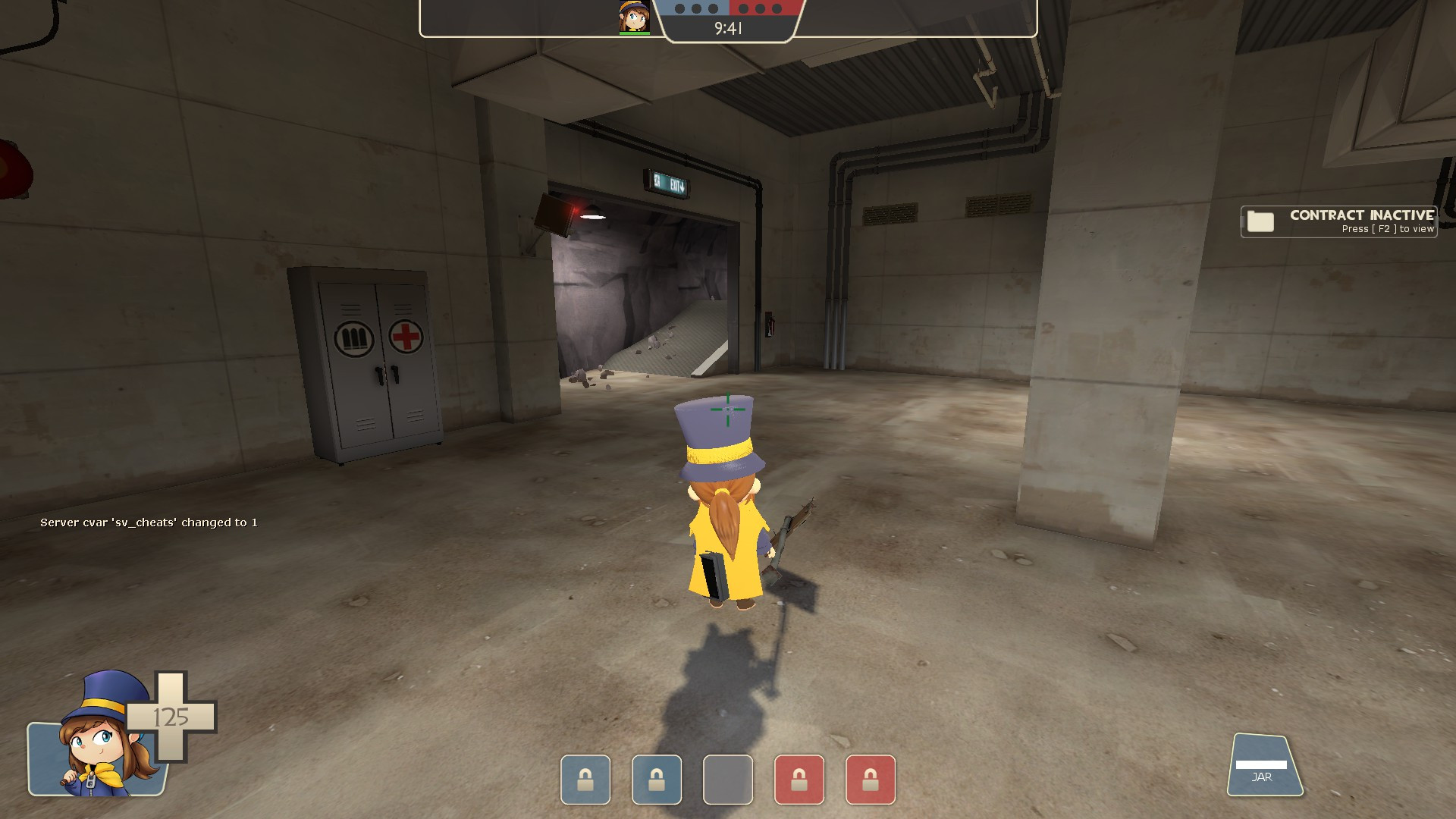Click the second blue control point lock icon
The width and height of the screenshot is (1456, 819).
657,780
